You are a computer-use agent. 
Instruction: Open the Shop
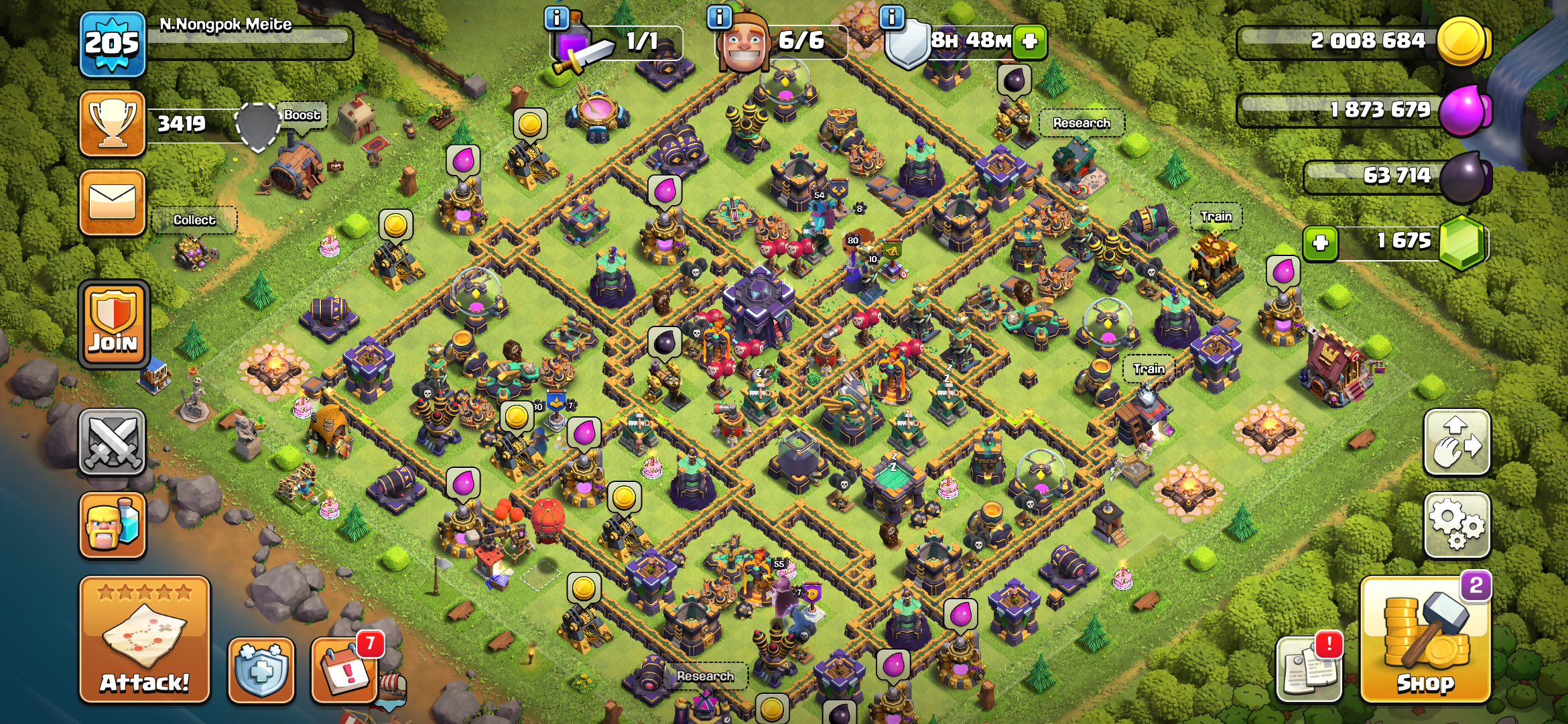pyautogui.click(x=1425, y=641)
